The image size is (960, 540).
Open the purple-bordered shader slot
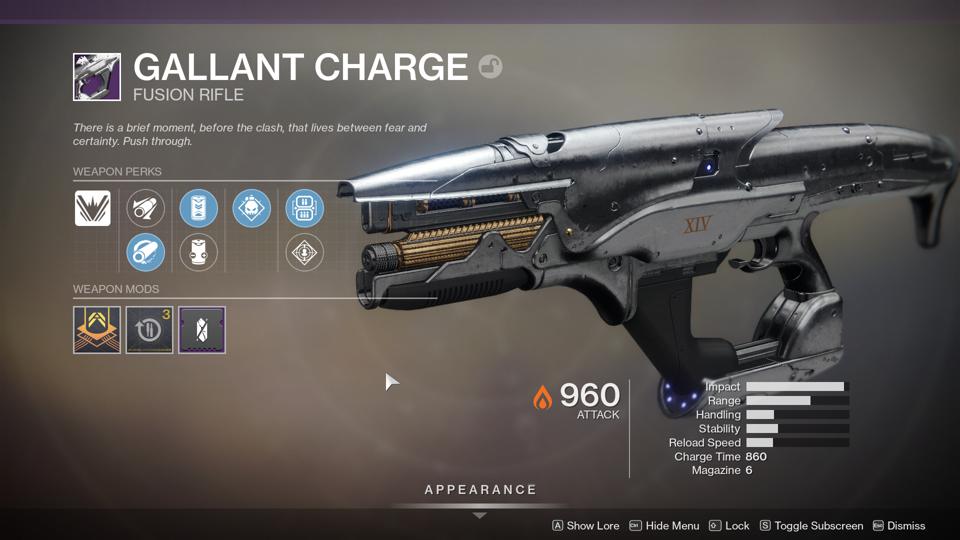(202, 330)
